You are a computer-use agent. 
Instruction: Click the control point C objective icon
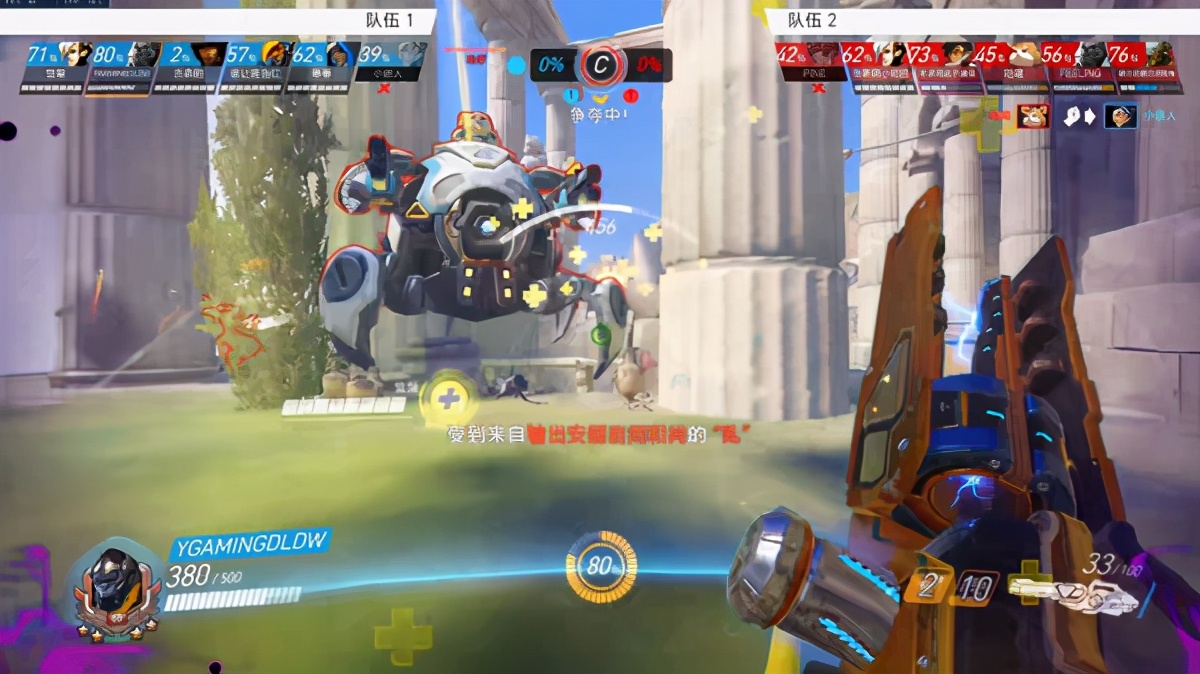[x=600, y=67]
